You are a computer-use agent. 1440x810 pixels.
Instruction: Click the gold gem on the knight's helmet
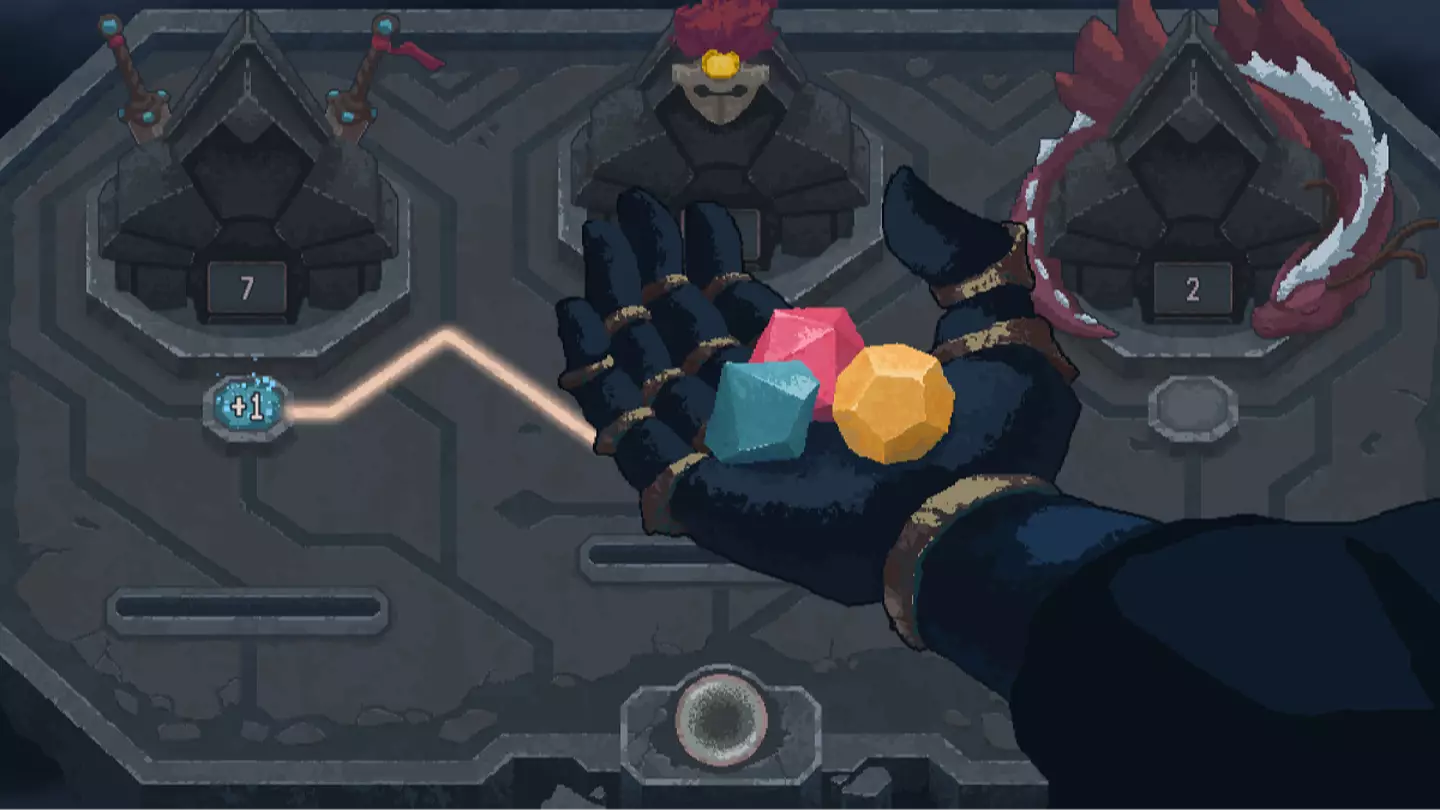[722, 66]
